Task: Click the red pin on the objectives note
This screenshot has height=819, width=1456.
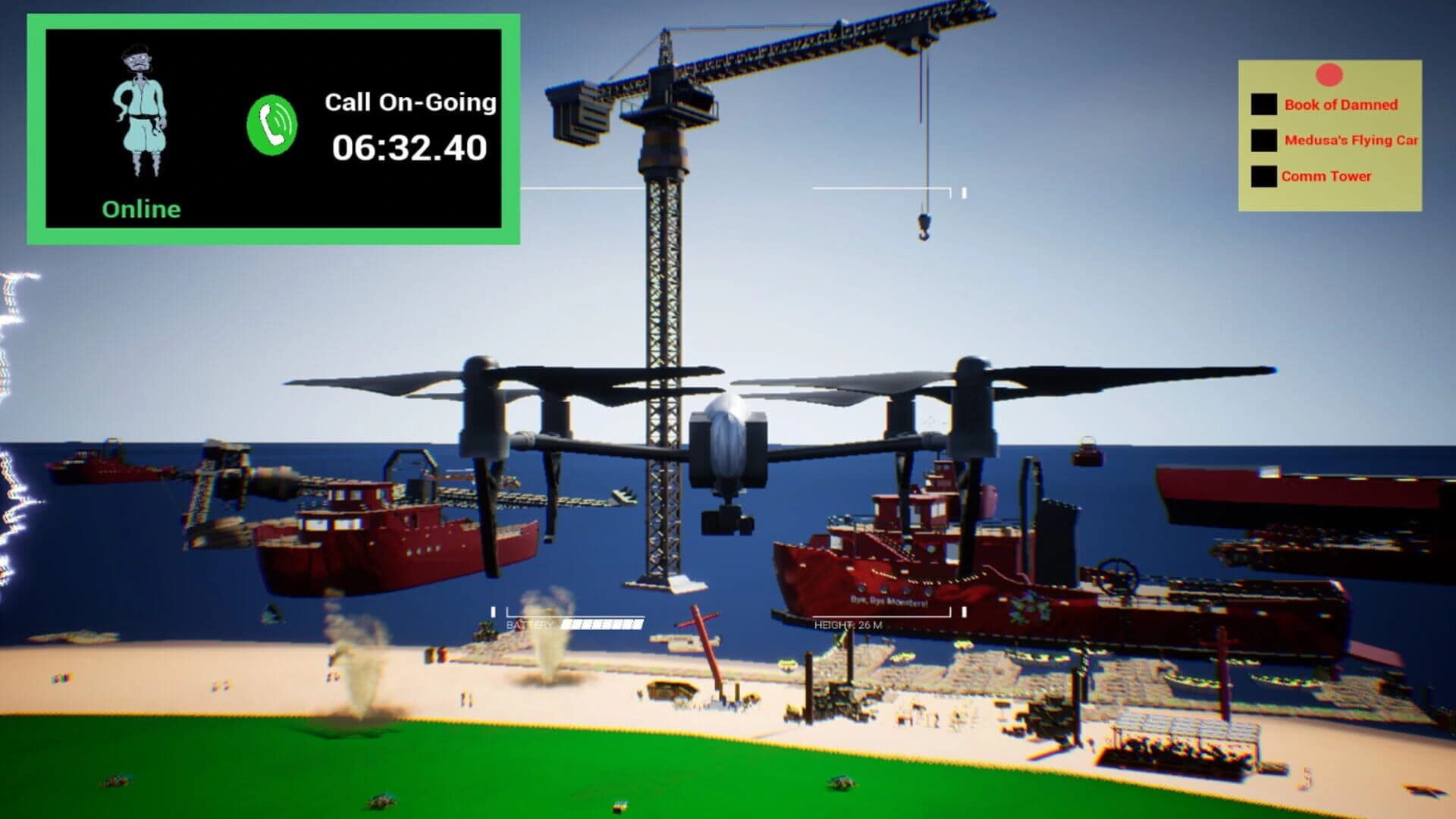Action: (1328, 74)
